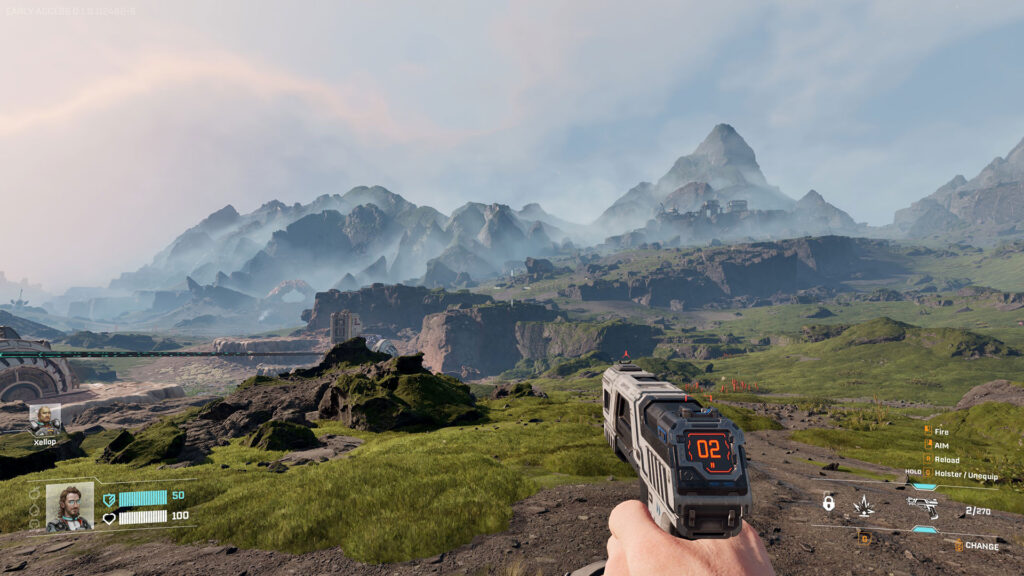
Task: Click the Xellop squad member portrait
Action: pos(45,418)
